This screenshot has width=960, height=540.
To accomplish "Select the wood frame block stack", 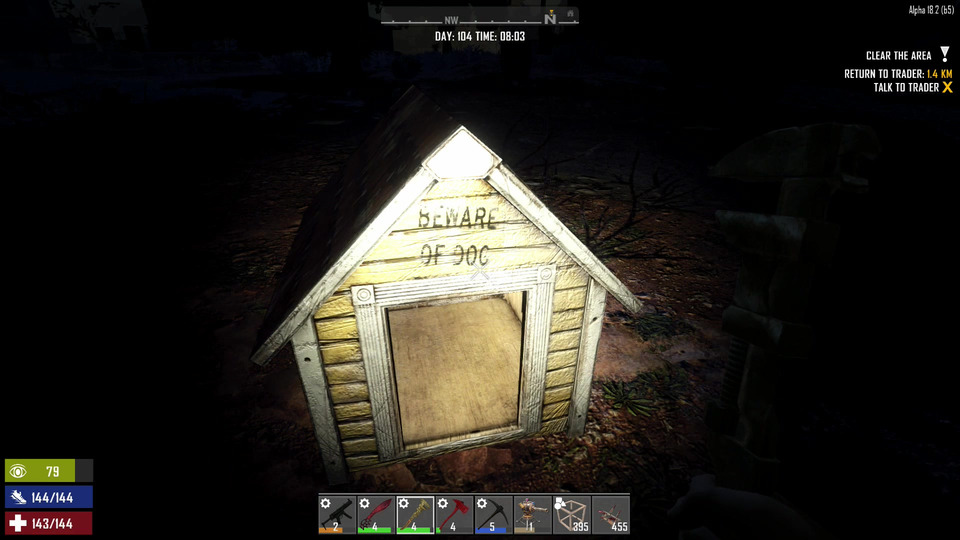I will 571,515.
